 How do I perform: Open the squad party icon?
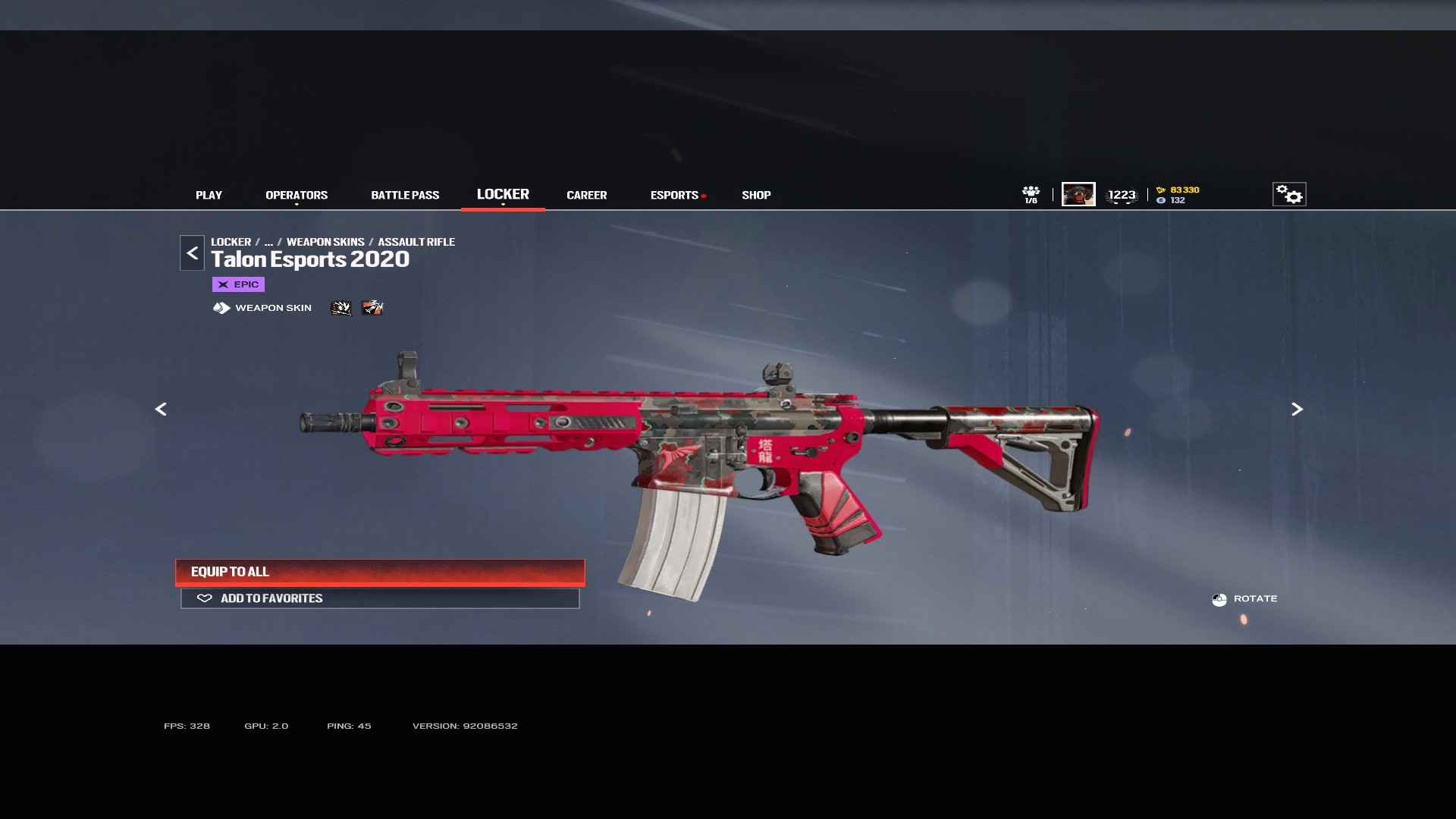1031,194
